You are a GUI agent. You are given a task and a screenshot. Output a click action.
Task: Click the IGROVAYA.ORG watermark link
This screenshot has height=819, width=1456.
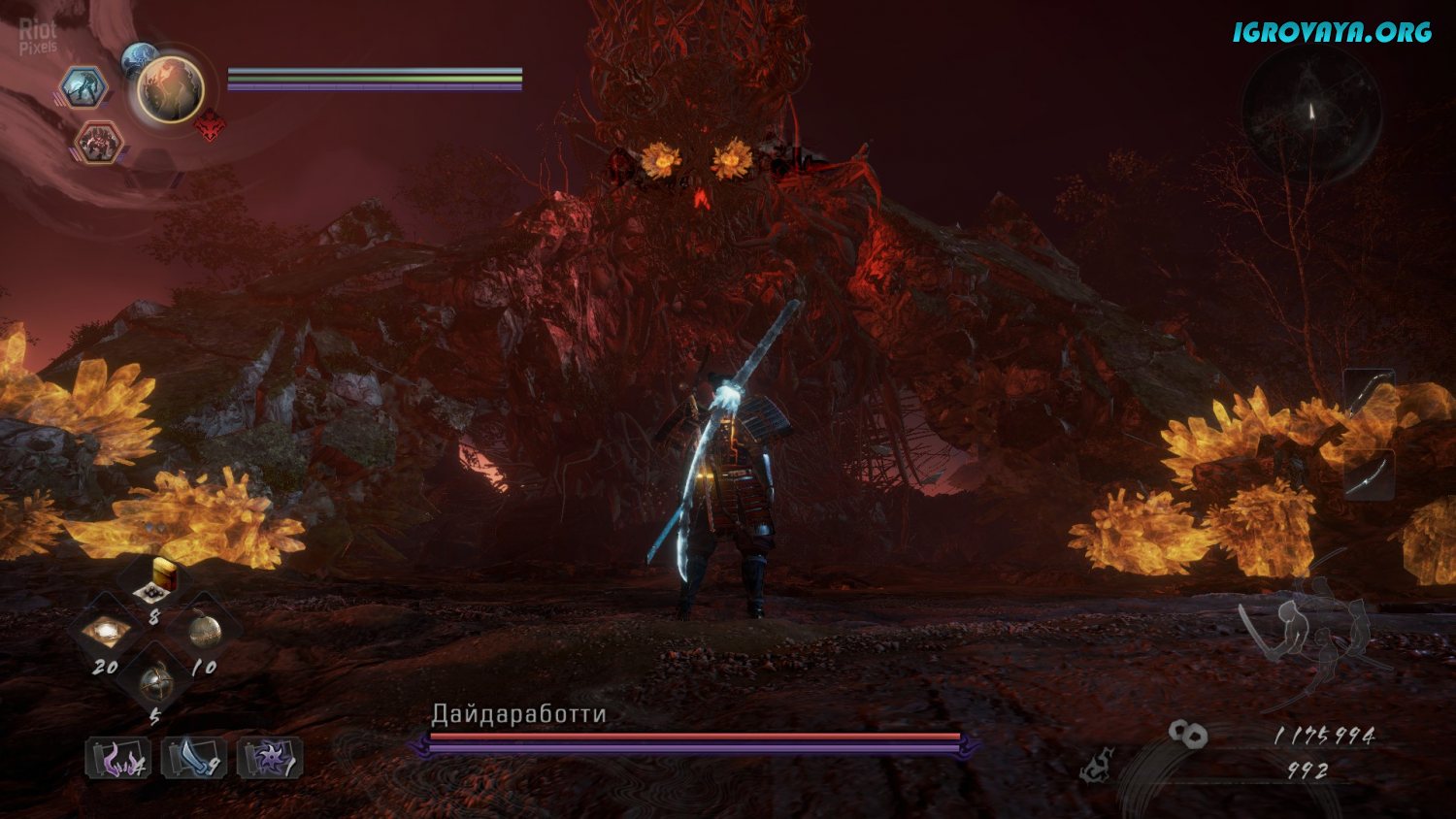(x=1332, y=32)
